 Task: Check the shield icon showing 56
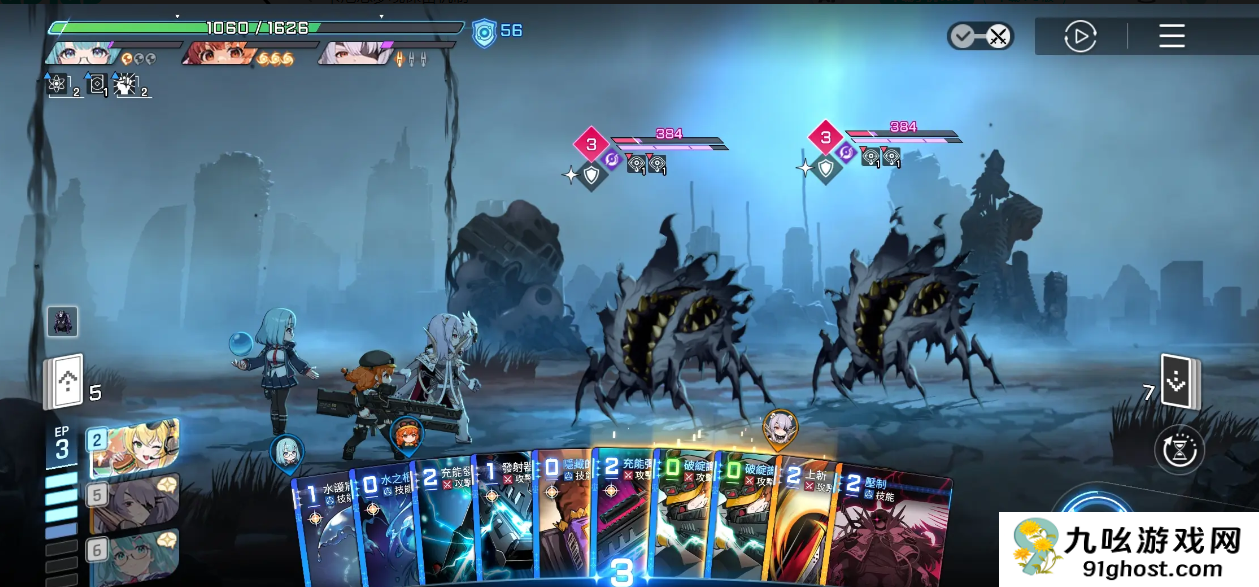[x=484, y=32]
